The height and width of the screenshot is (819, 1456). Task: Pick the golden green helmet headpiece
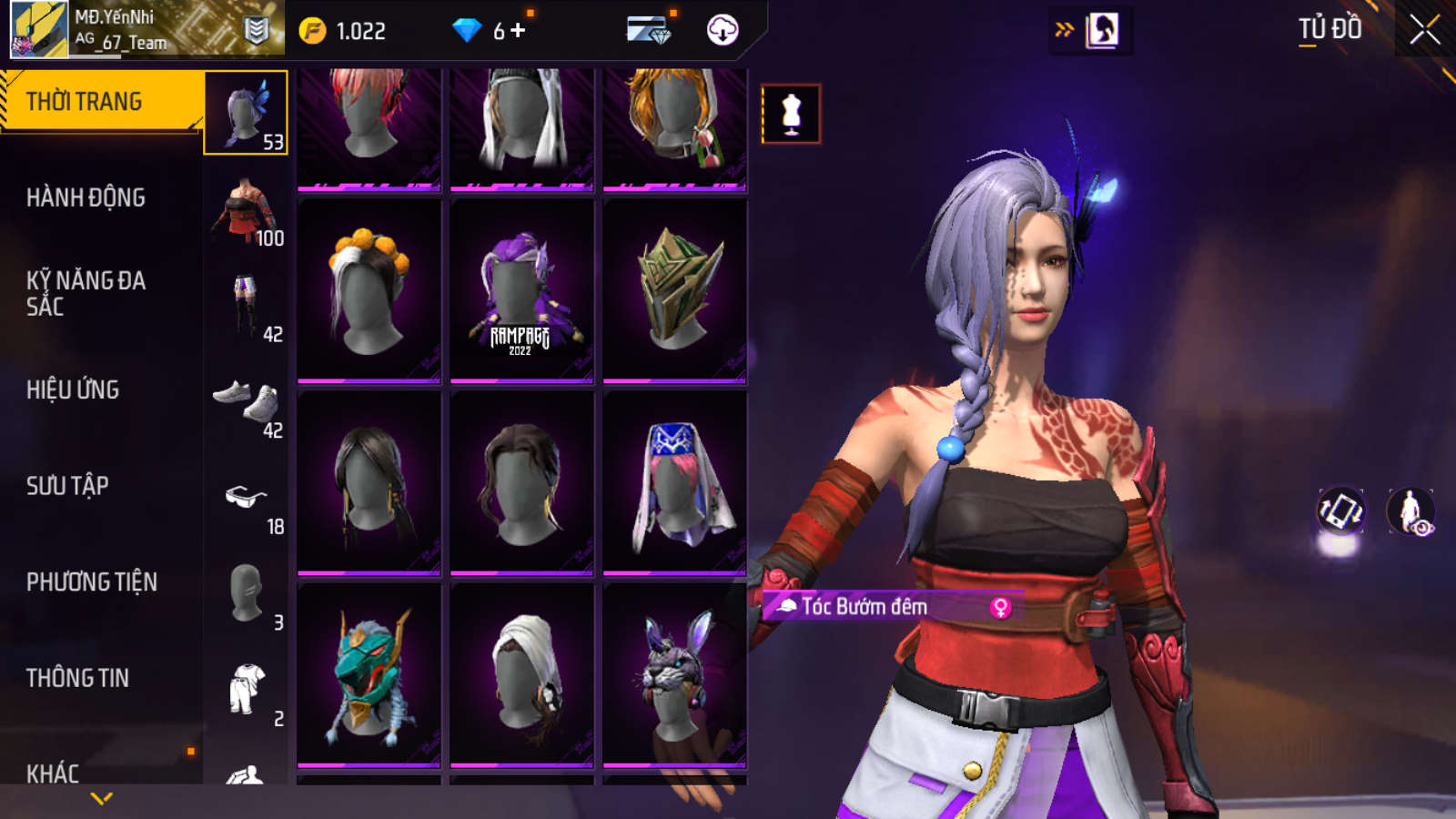(674, 291)
